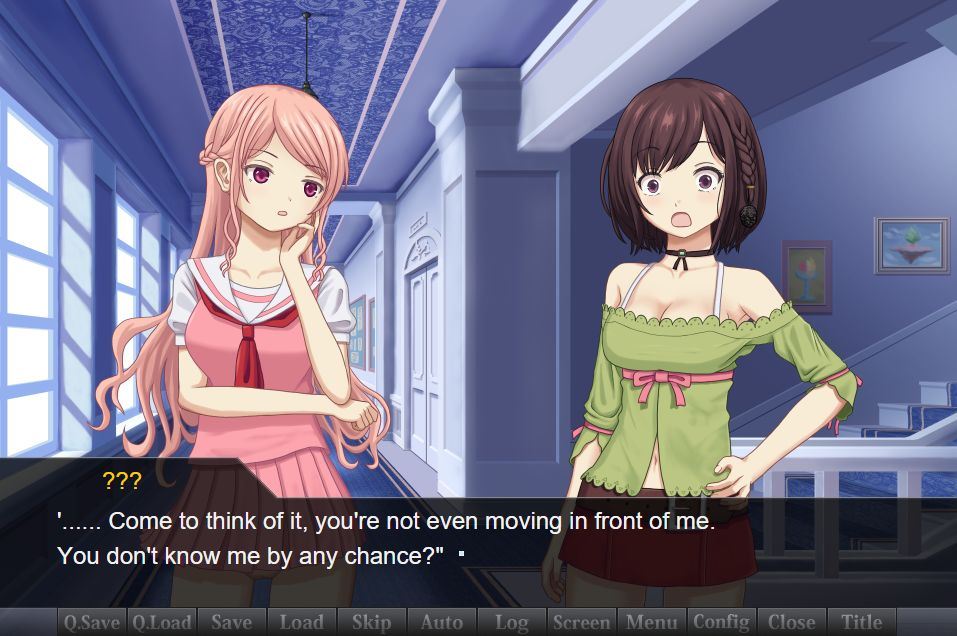The height and width of the screenshot is (636, 957).
Task: Click the Screen mode button
Action: 582,622
